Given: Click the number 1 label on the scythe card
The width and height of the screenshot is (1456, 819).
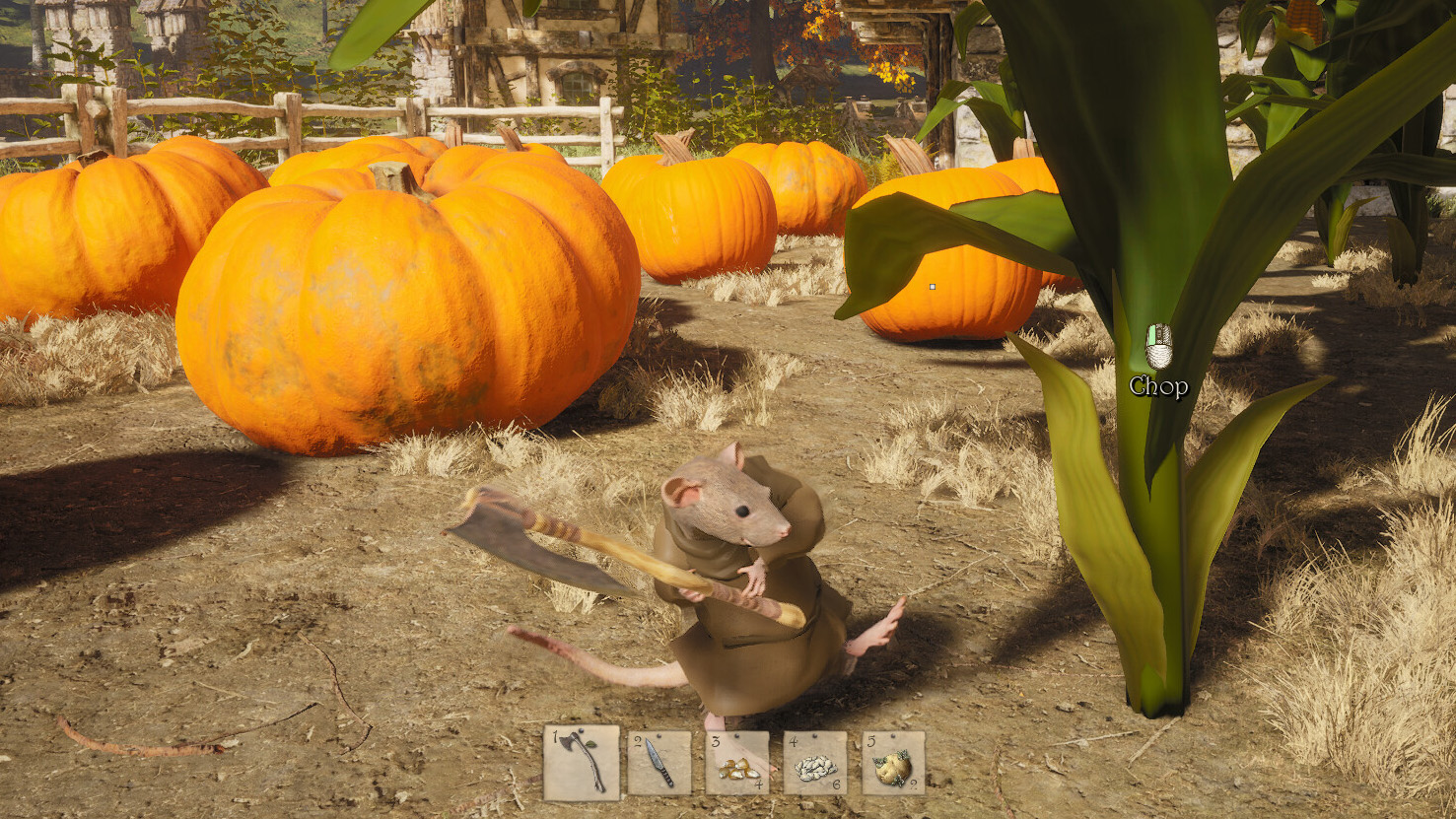Looking at the screenshot, I should pyautogui.click(x=555, y=739).
